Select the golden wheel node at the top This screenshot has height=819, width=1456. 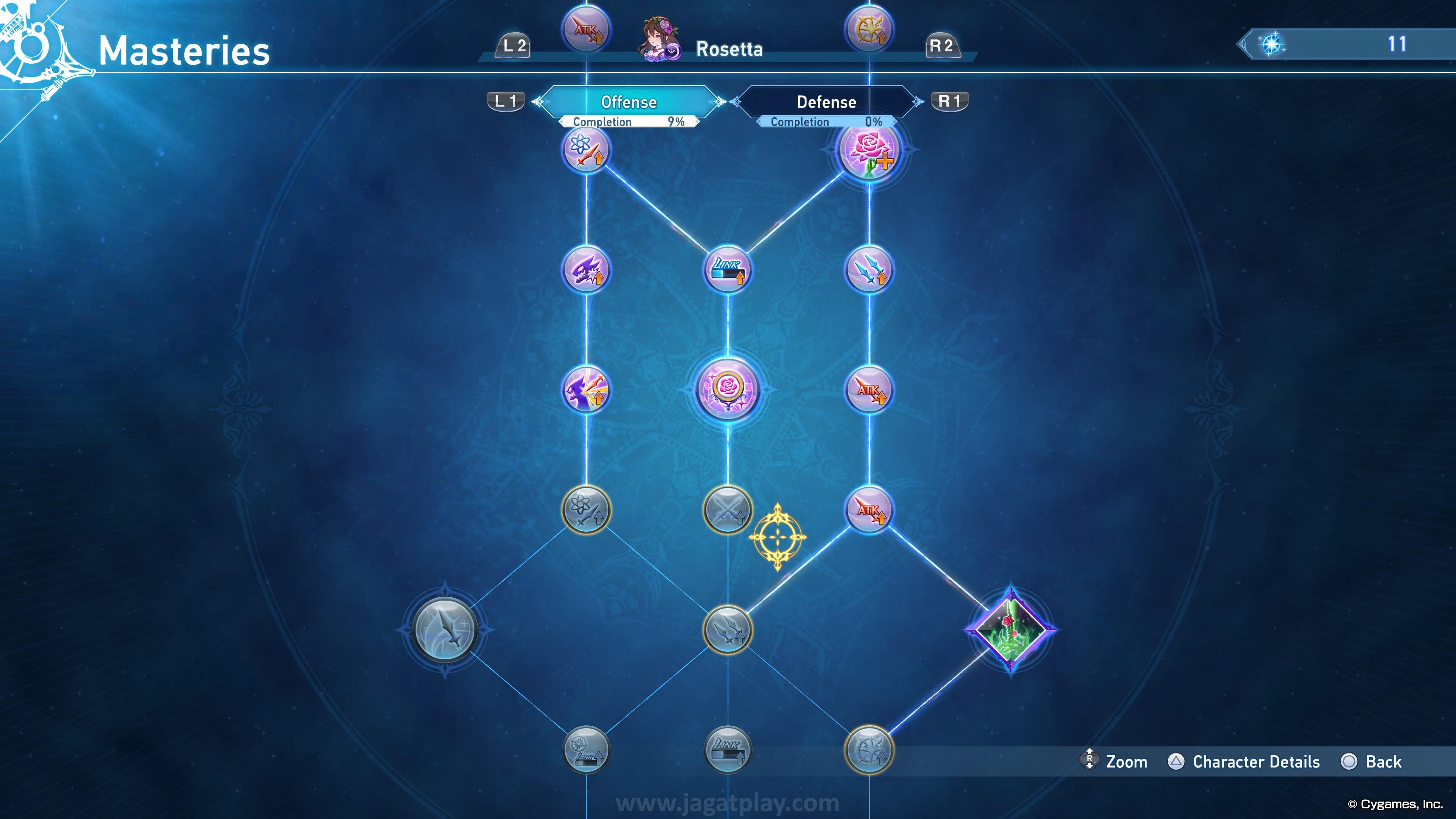[x=869, y=30]
